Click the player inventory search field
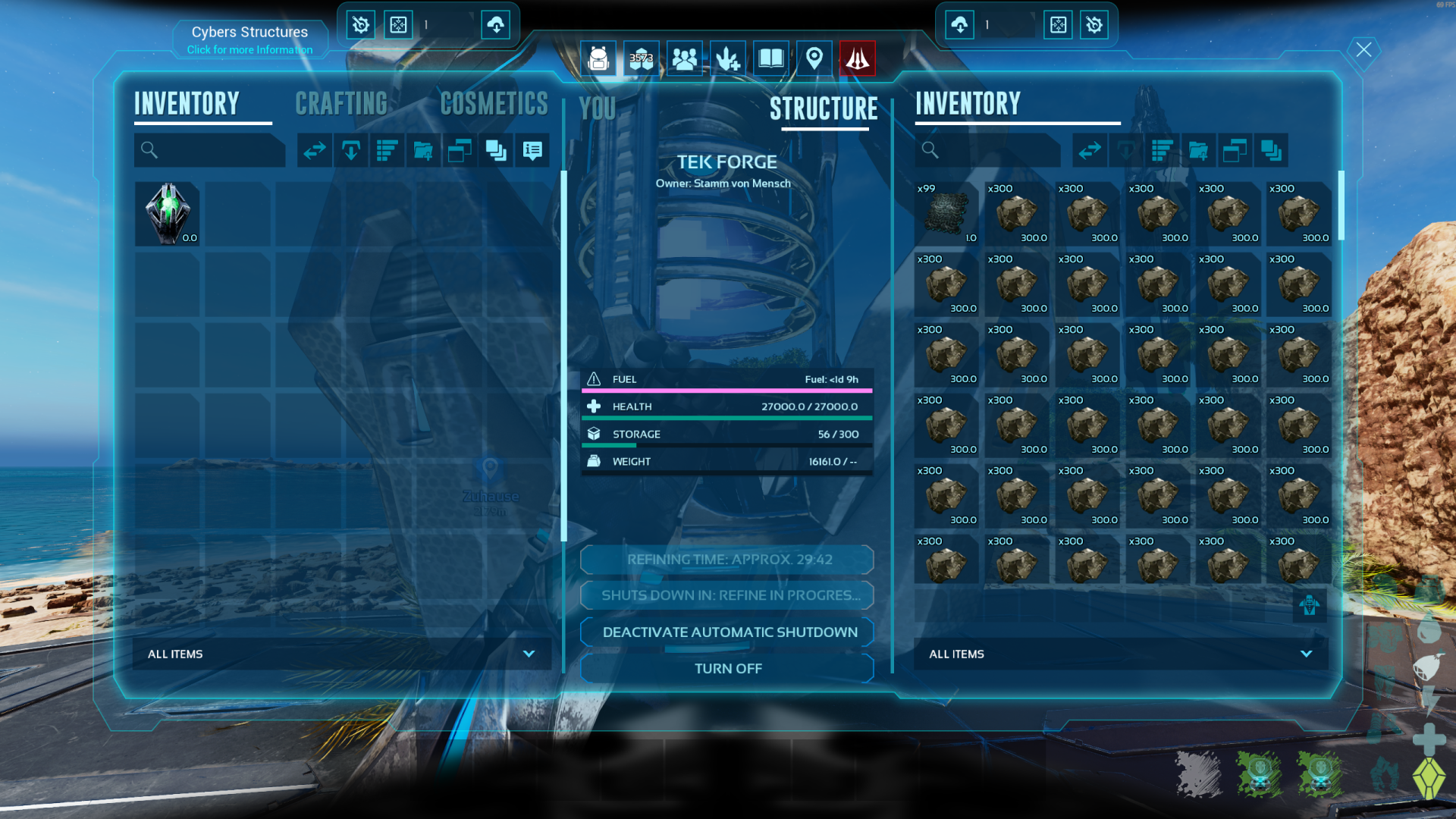Viewport: 1456px width, 819px height. tap(216, 150)
